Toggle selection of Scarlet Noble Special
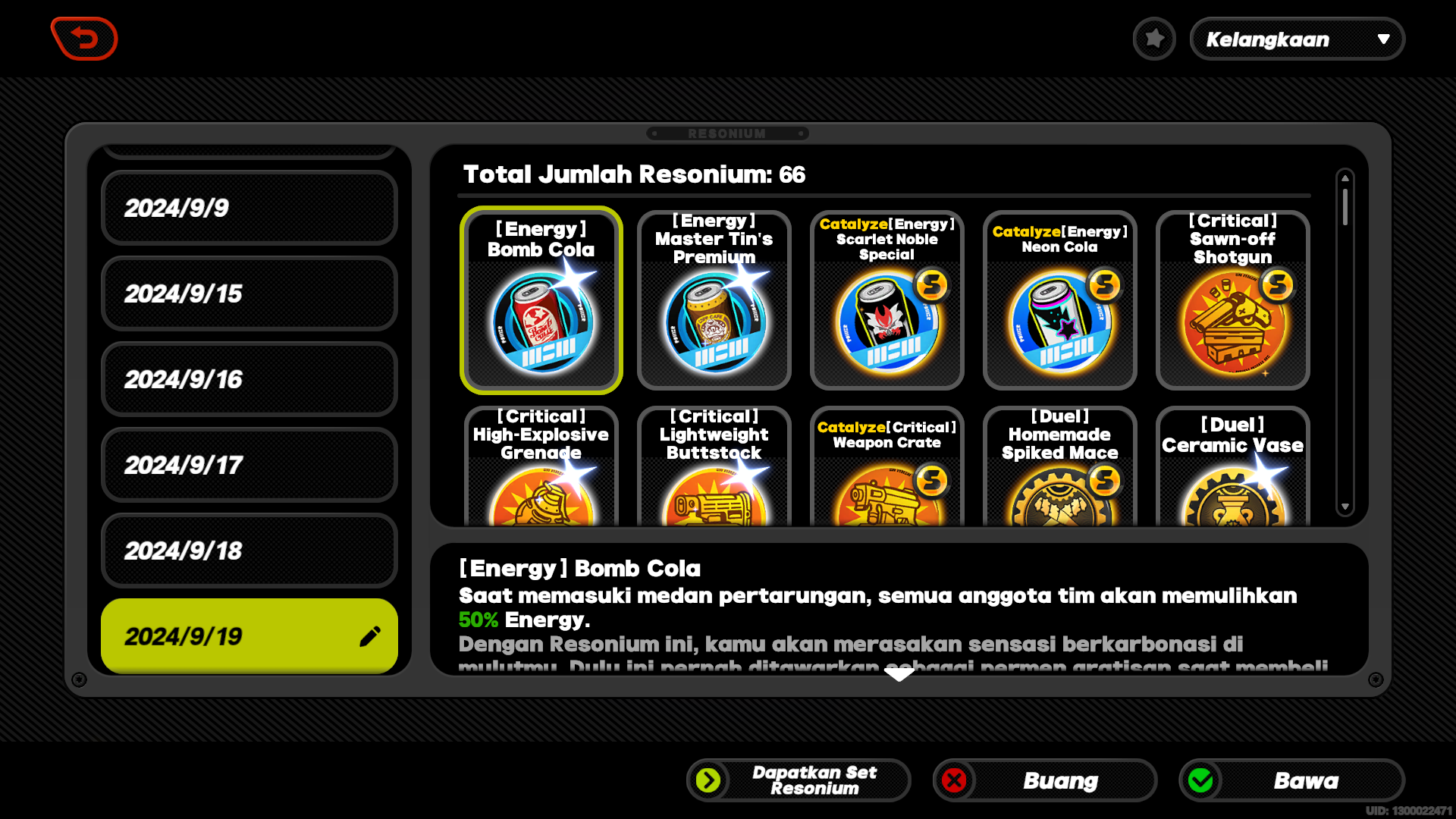Viewport: 1456px width, 819px height. [886, 300]
